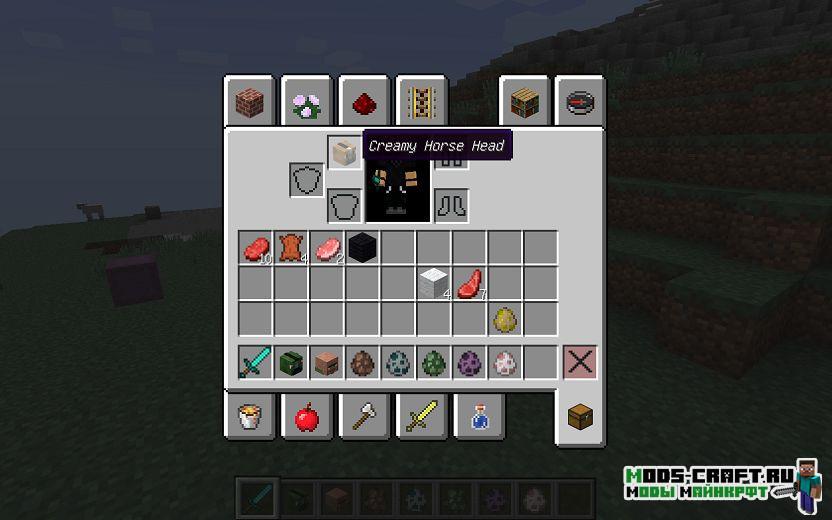Grab the white block stack of four

434,283
